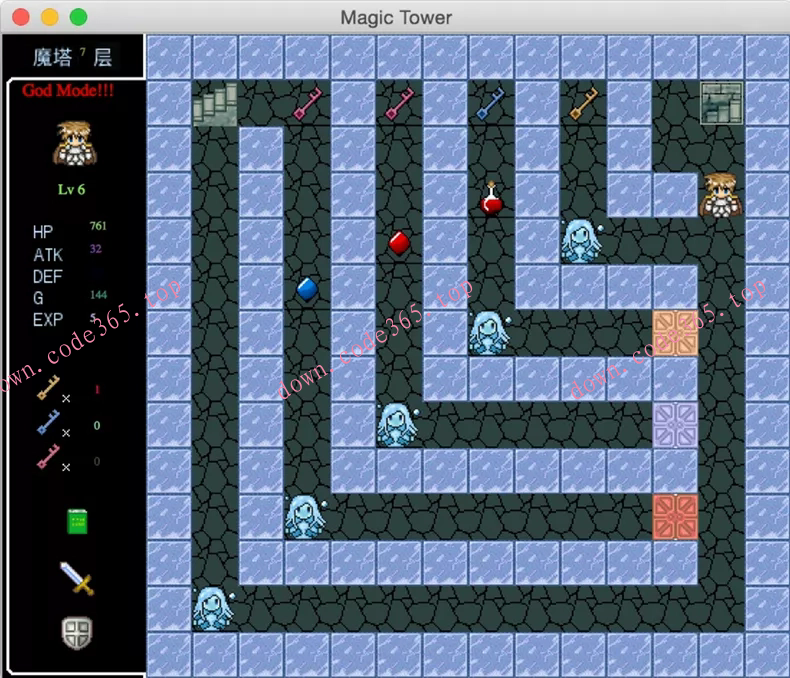Image resolution: width=790 pixels, height=678 pixels.
Task: Click the hero portrait in the status panel
Action: pyautogui.click(x=69, y=143)
